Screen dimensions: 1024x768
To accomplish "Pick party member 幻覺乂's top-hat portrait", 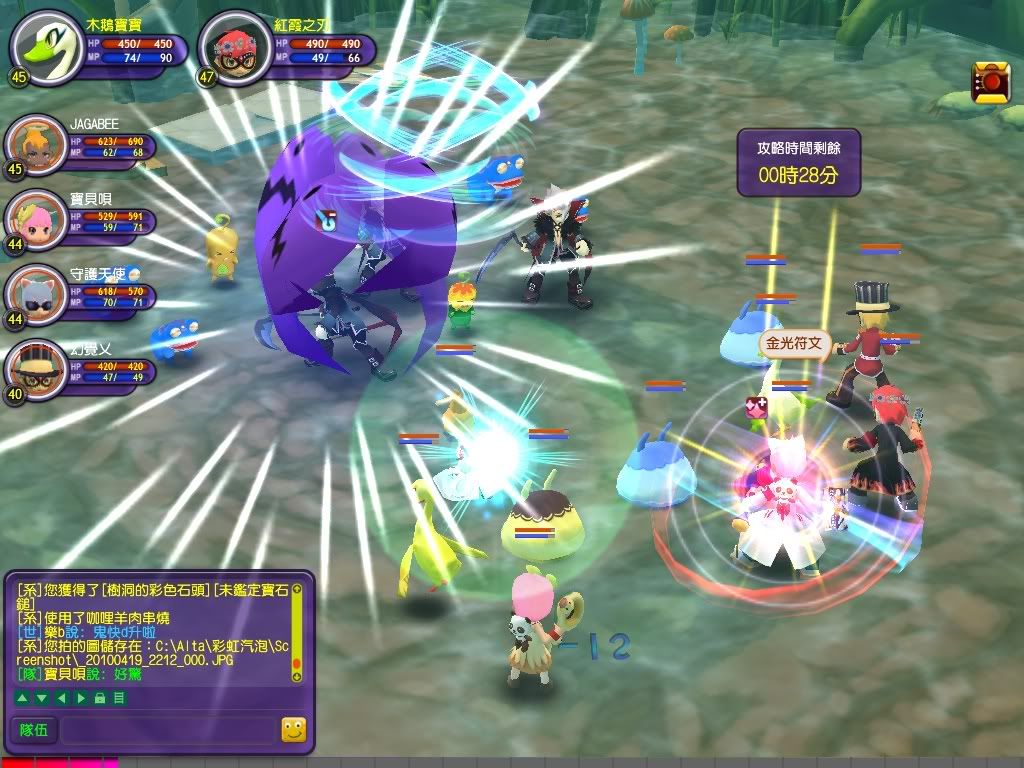I will (x=35, y=366).
